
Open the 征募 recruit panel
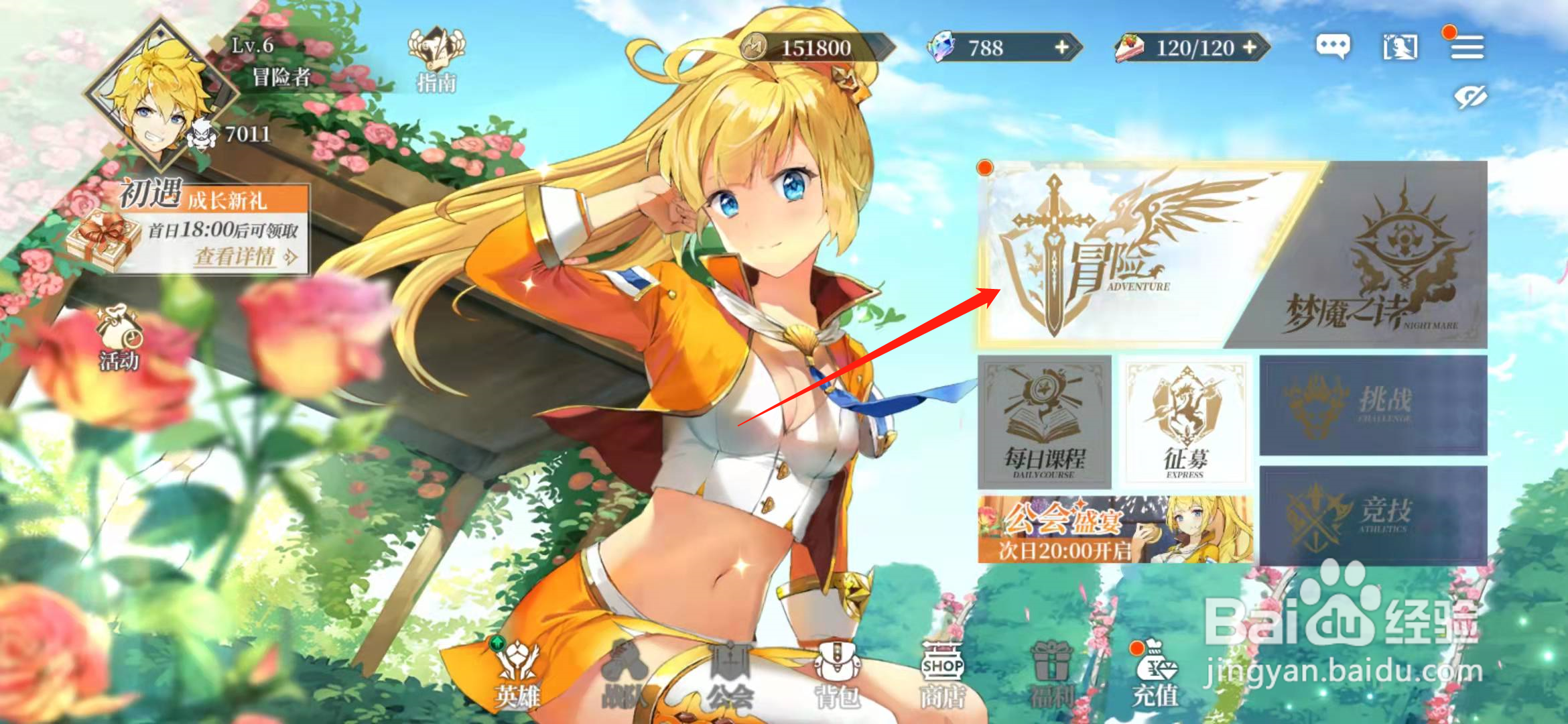(x=1185, y=421)
